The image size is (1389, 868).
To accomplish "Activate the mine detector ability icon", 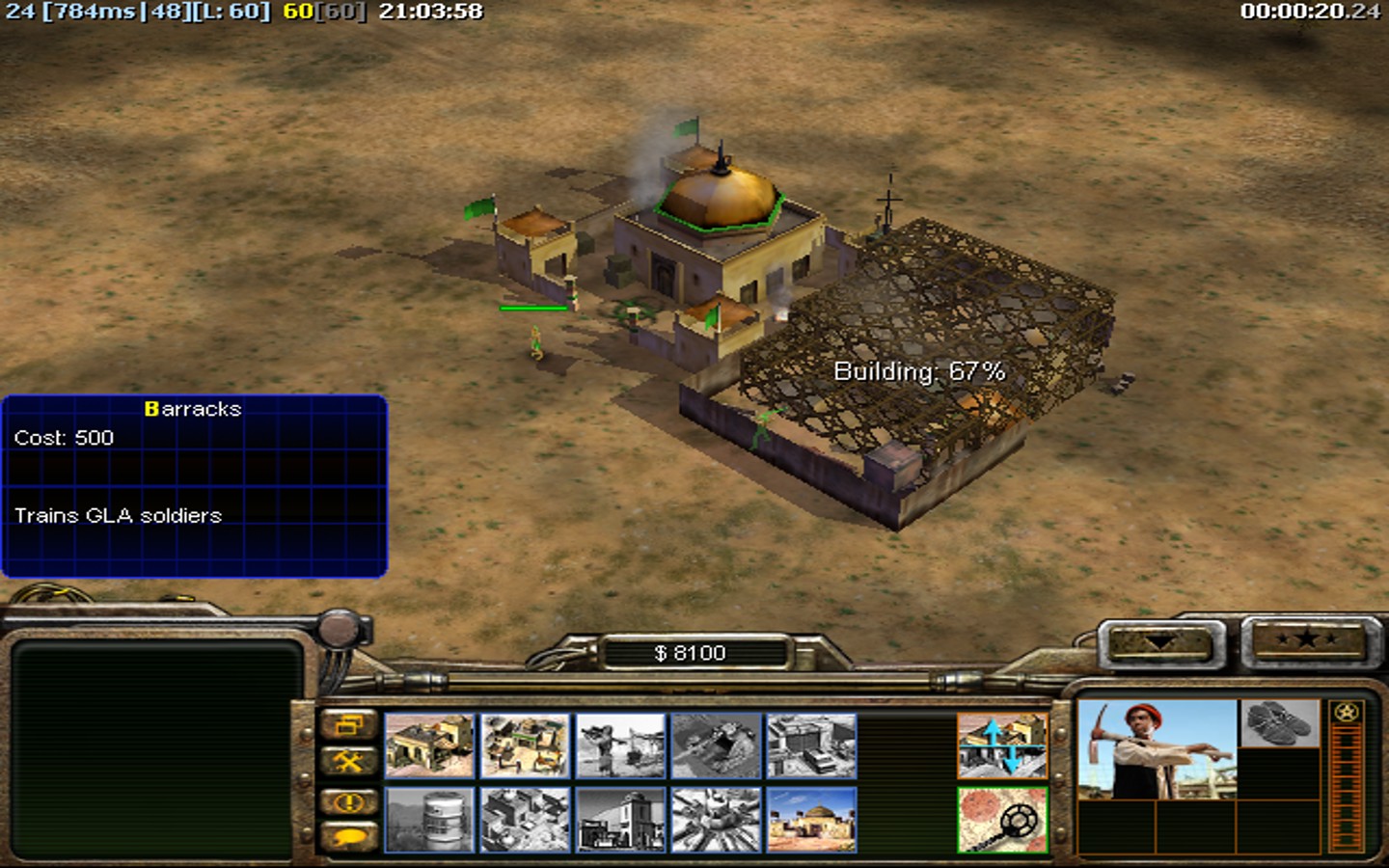I will pyautogui.click(x=1002, y=821).
